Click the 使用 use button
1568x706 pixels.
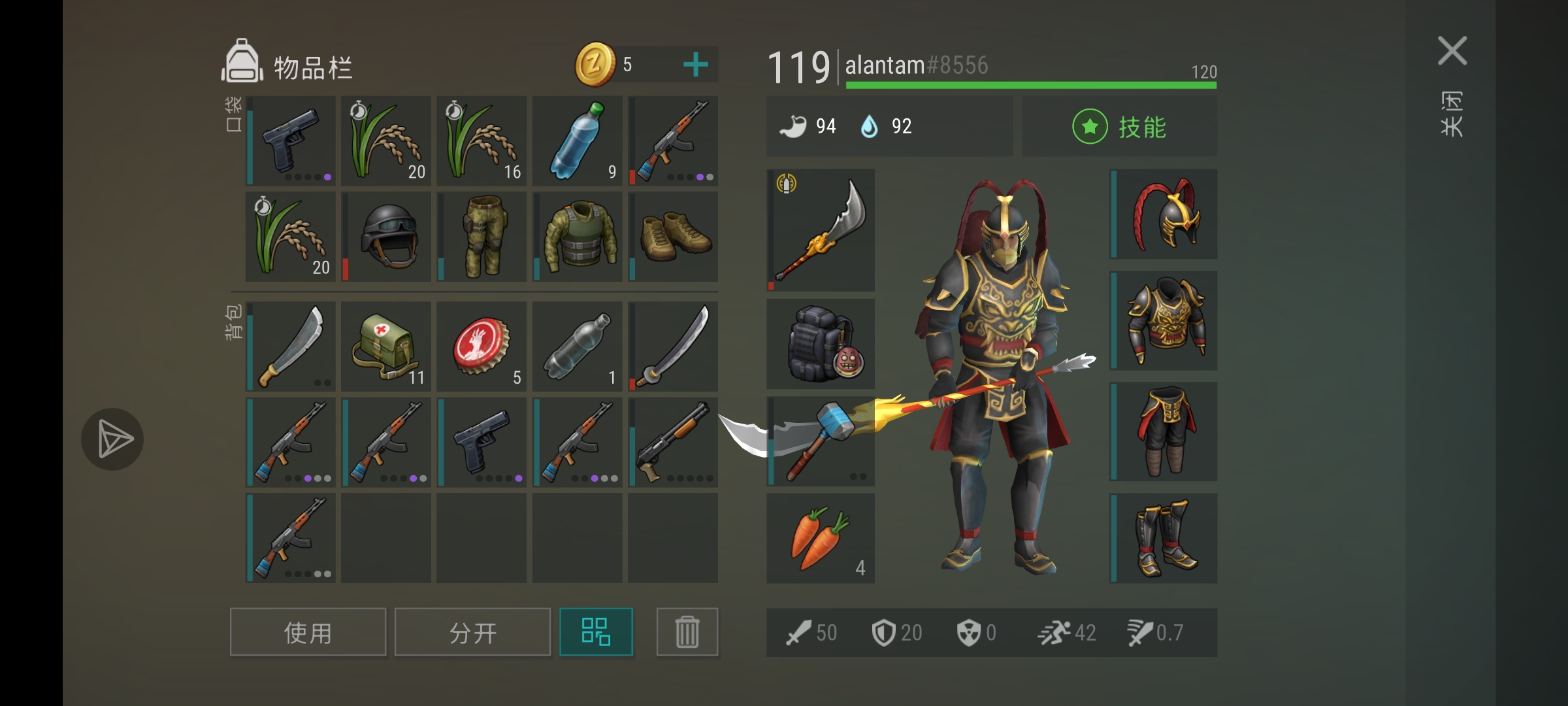click(308, 632)
